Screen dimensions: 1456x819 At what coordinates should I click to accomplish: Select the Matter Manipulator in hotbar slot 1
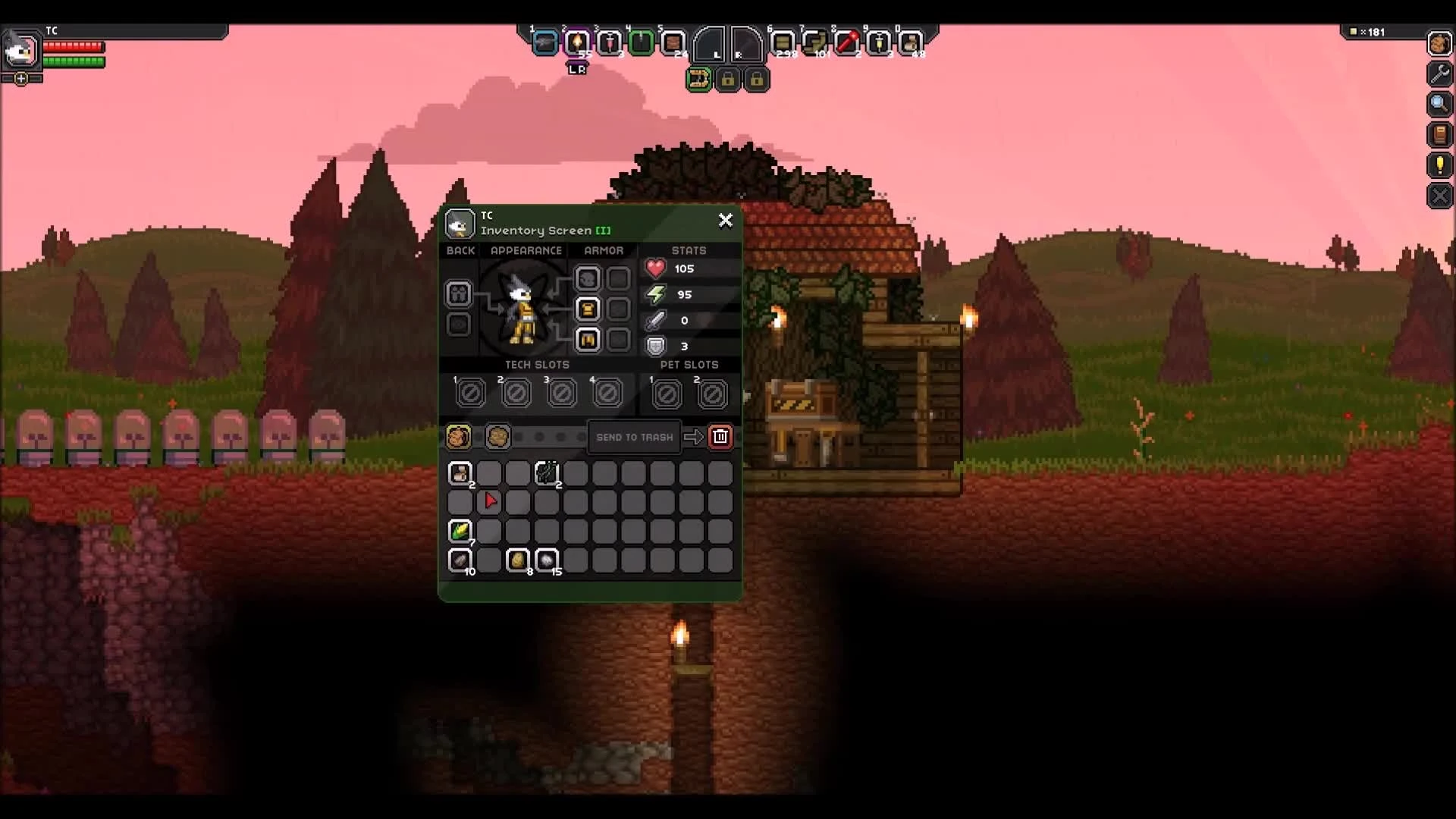click(x=546, y=43)
